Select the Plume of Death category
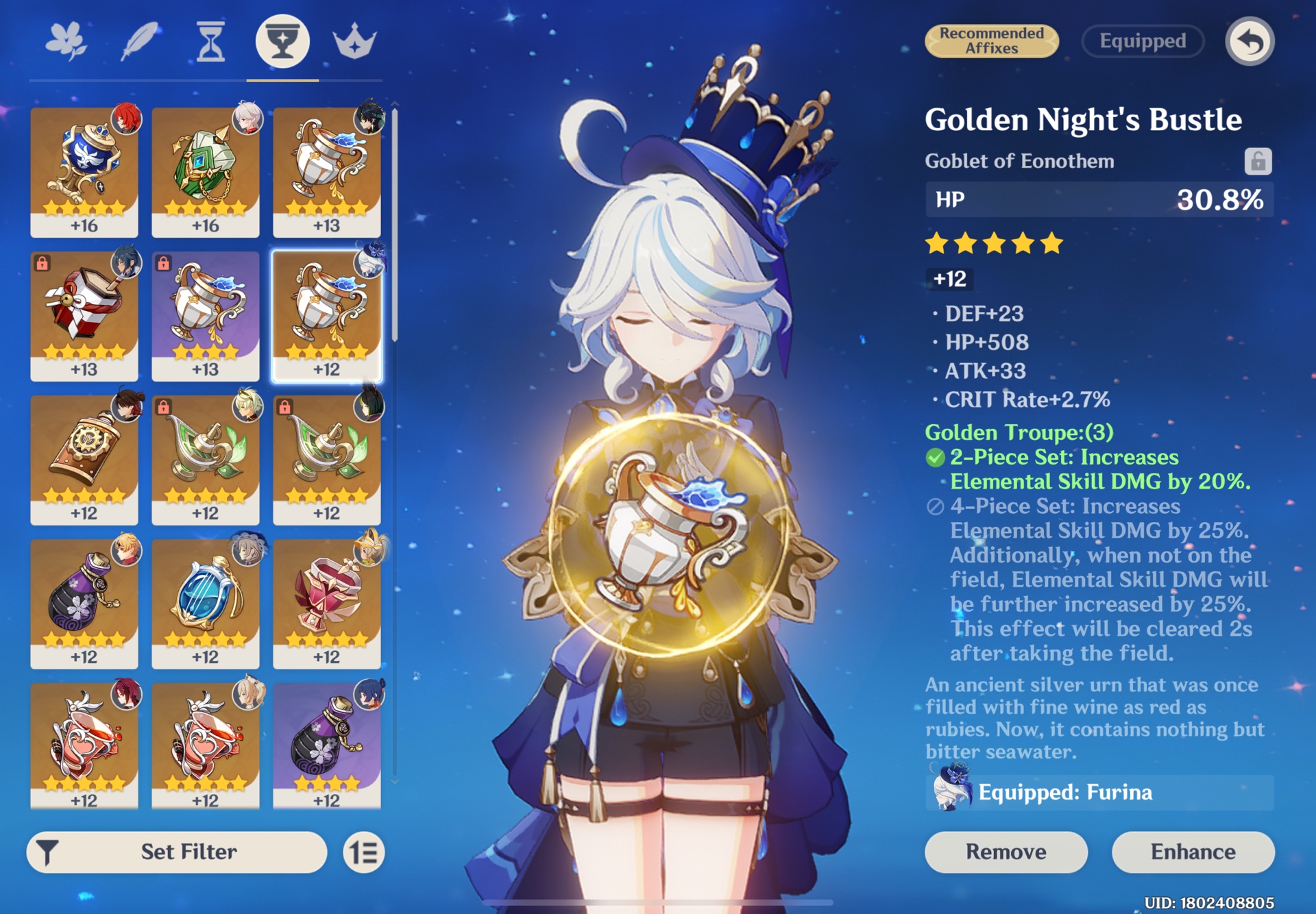This screenshot has width=1316, height=914. tap(138, 41)
